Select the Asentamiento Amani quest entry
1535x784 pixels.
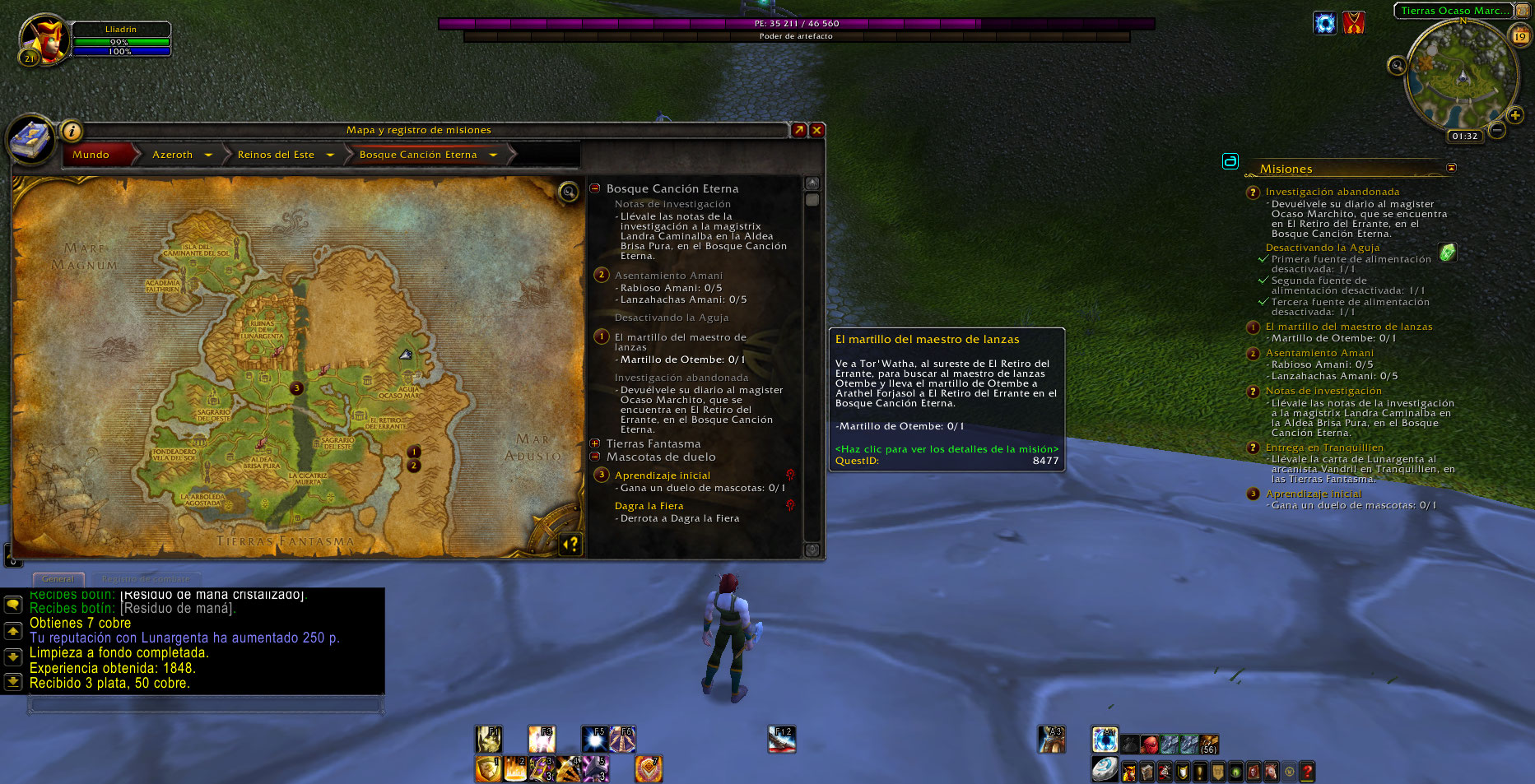(668, 276)
